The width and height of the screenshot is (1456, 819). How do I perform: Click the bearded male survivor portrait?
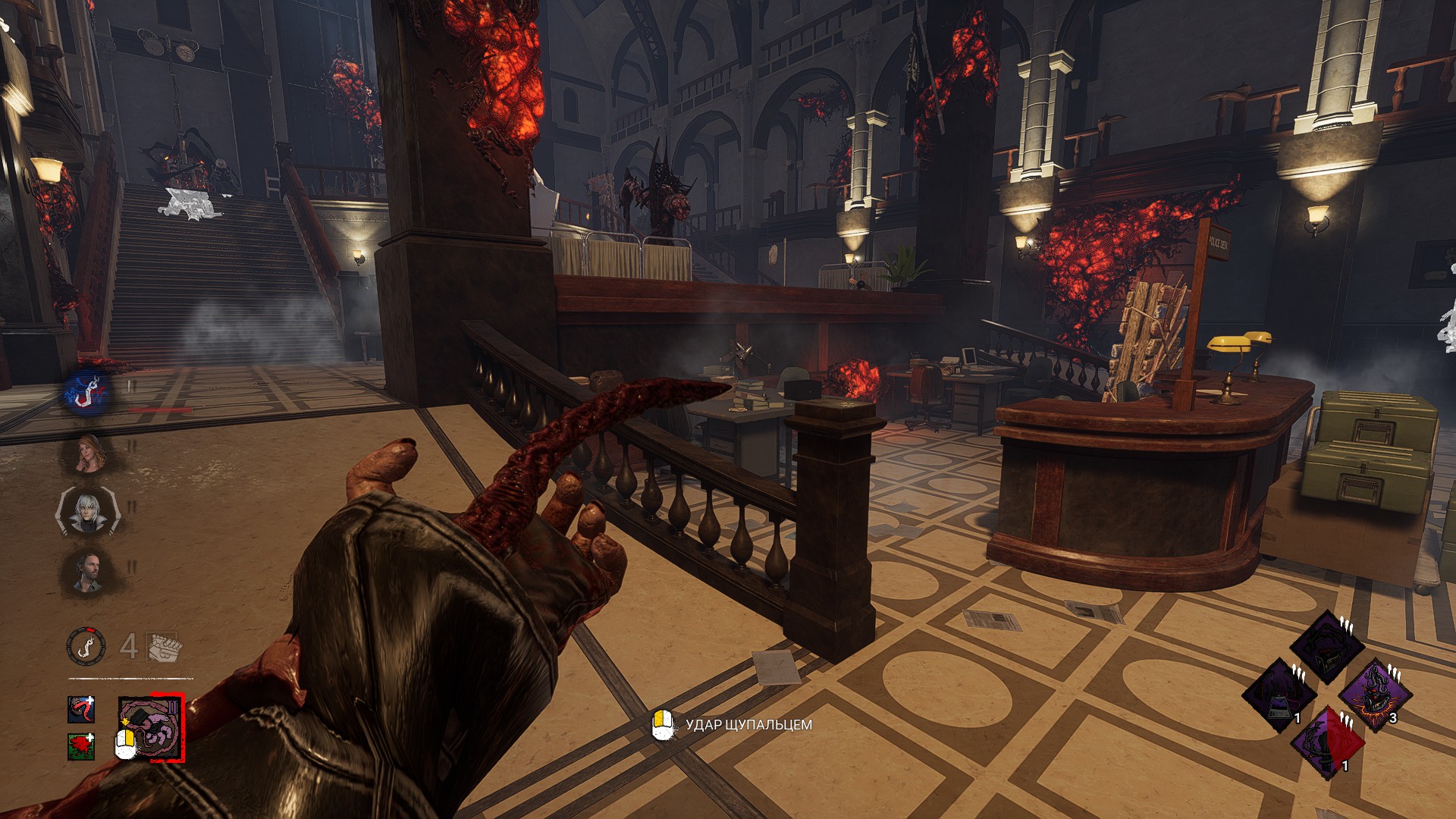[86, 570]
